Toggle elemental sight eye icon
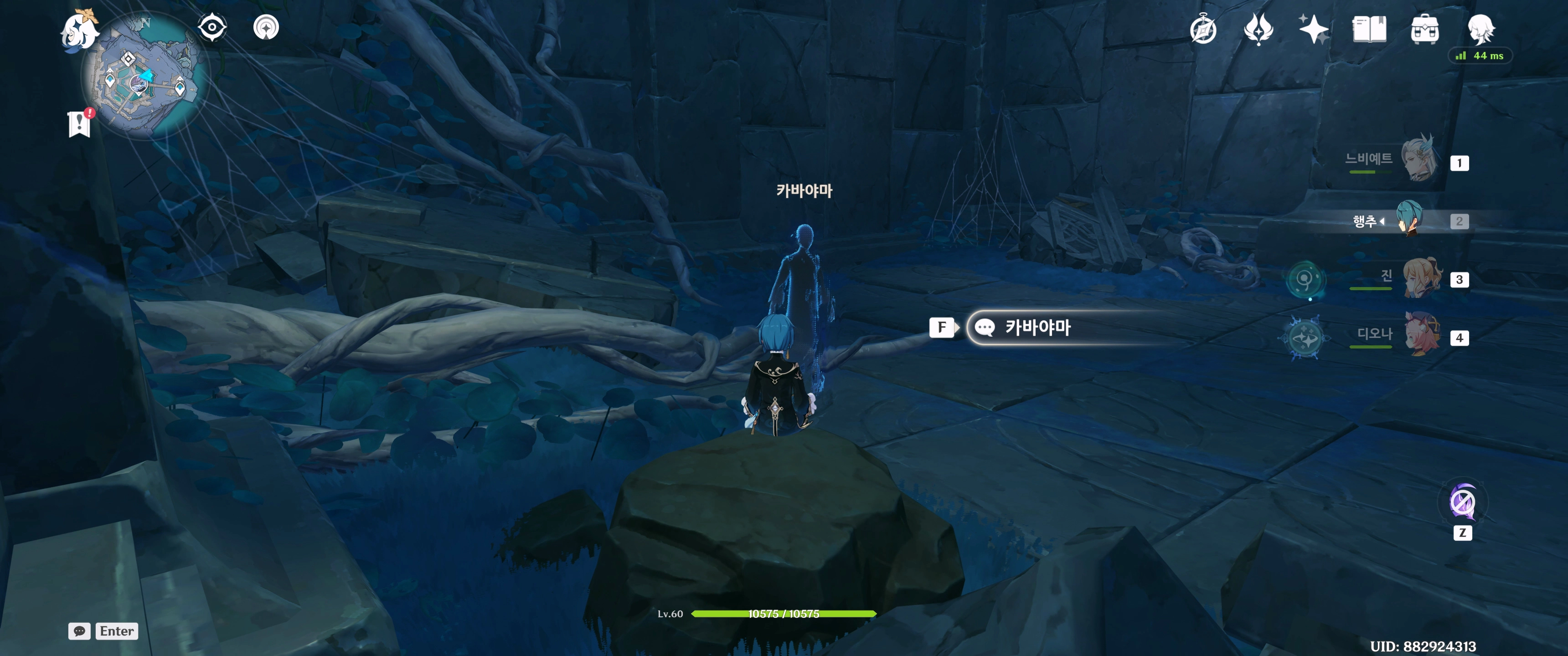1568x656 pixels. pos(212,27)
